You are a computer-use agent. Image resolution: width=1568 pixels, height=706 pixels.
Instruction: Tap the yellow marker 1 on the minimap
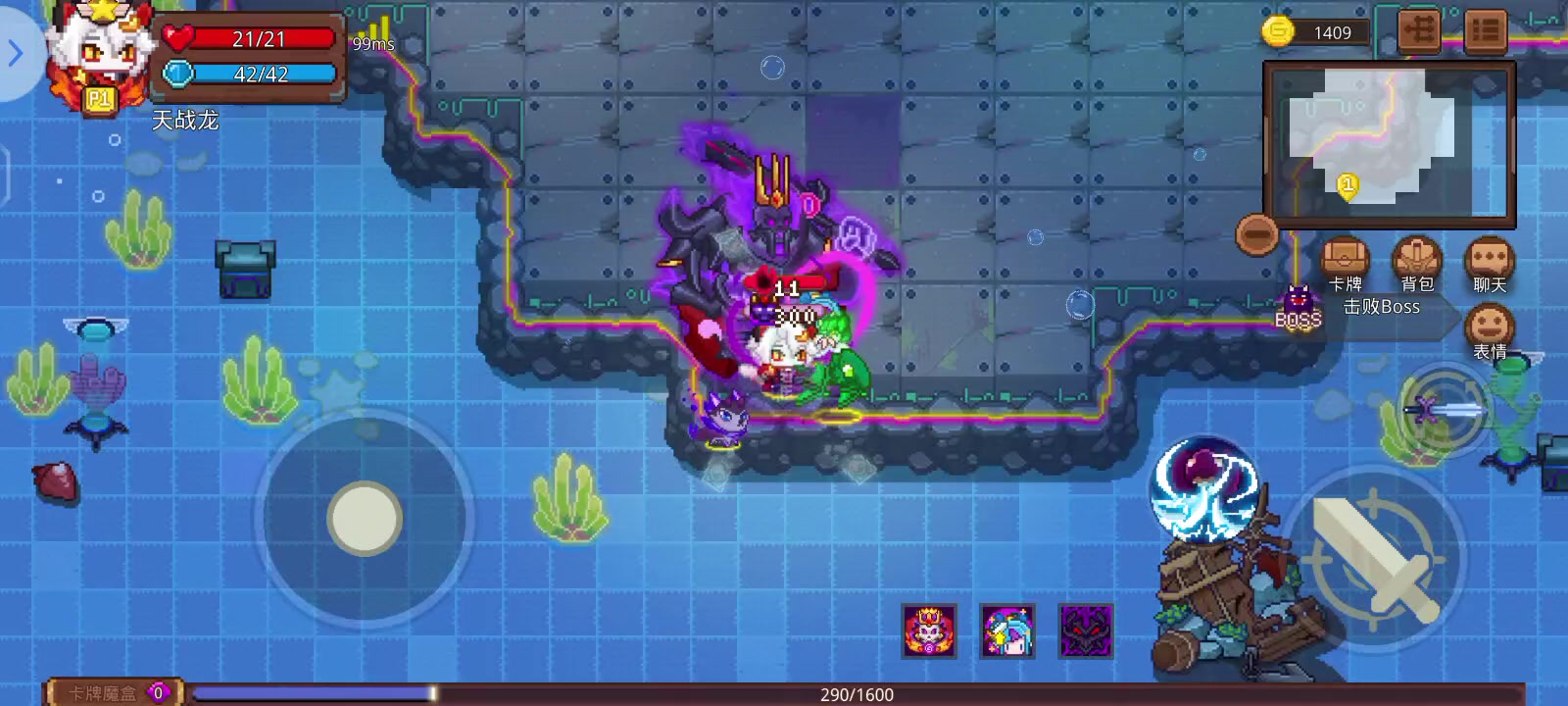click(1348, 181)
